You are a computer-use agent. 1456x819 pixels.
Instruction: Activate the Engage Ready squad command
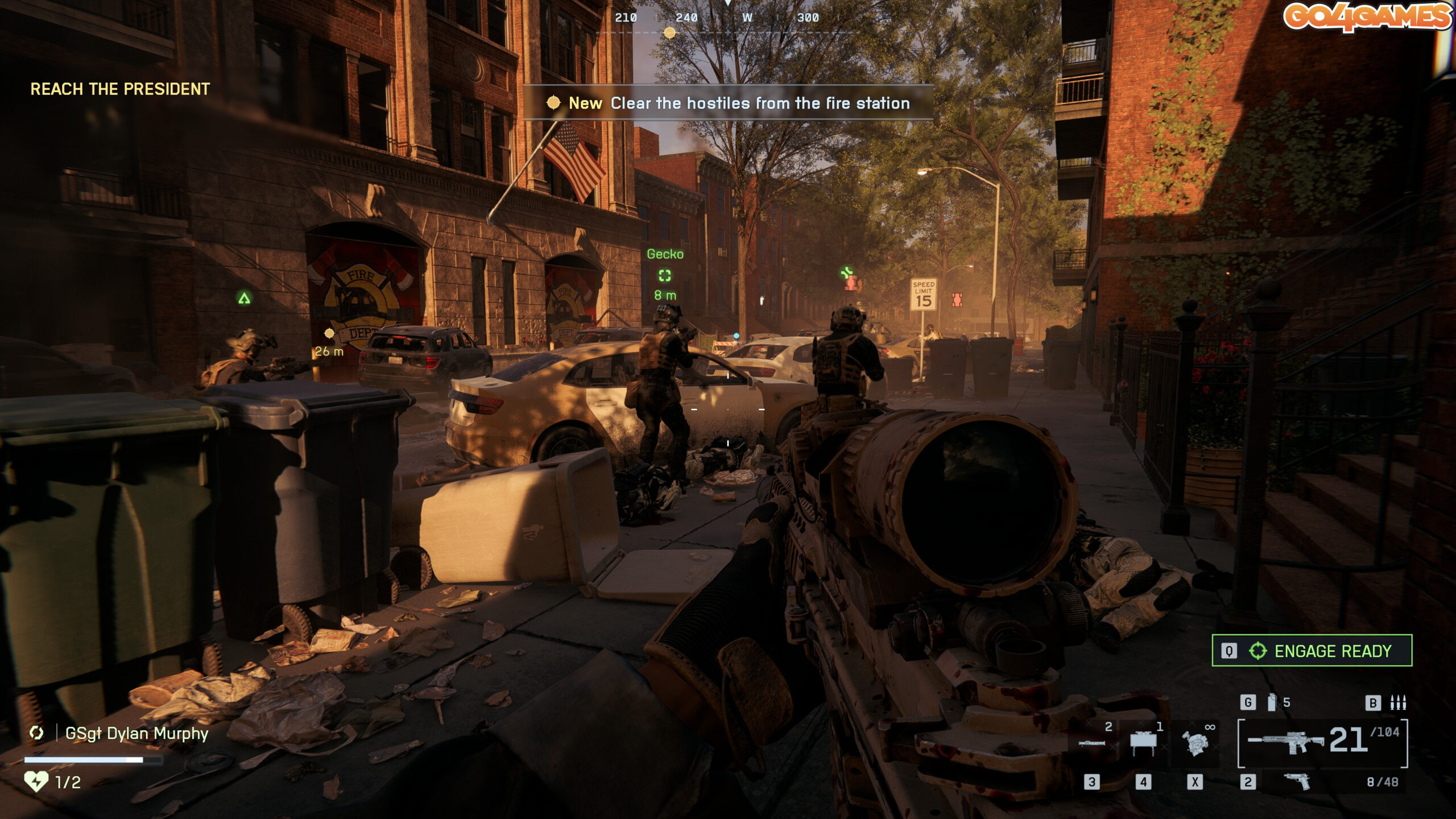pos(1312,651)
